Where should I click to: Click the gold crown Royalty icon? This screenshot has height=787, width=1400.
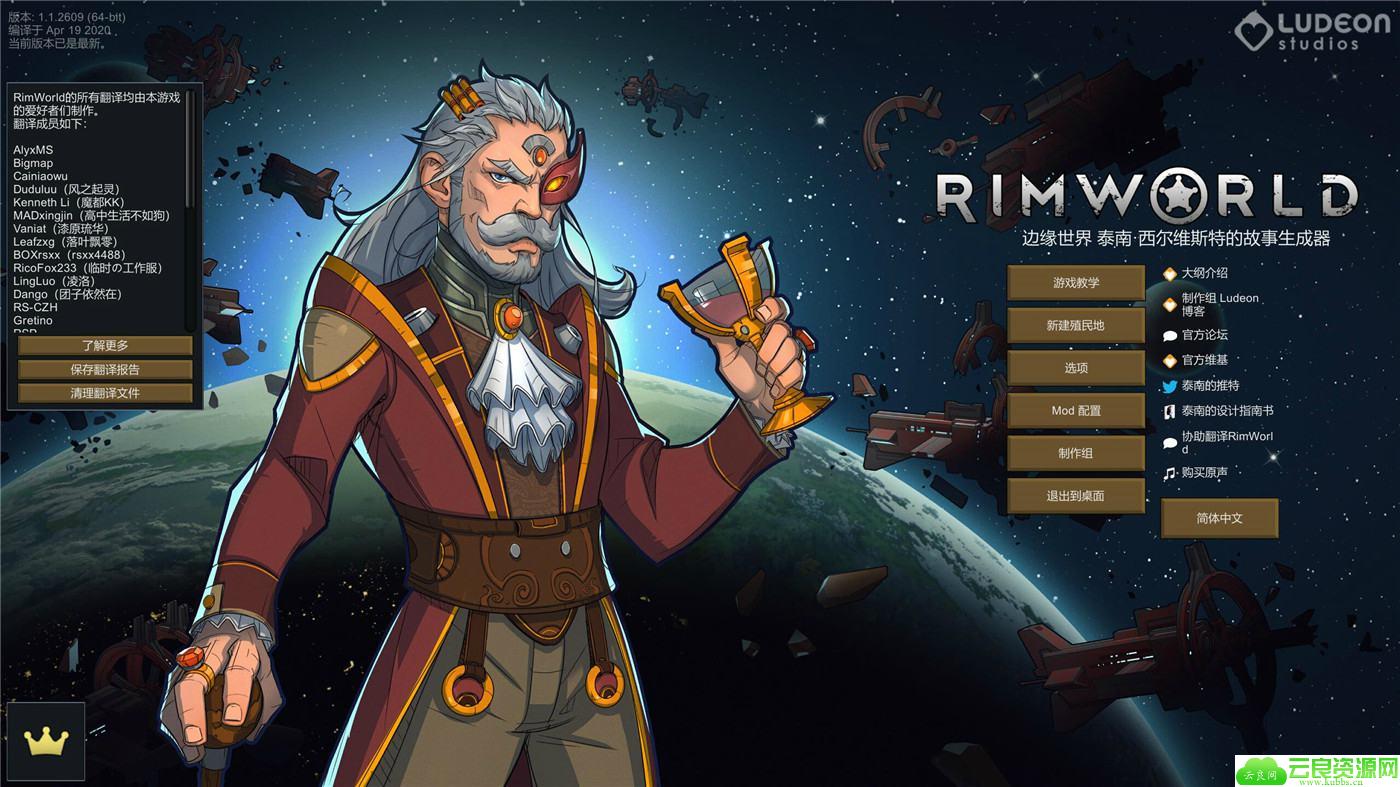click(45, 742)
